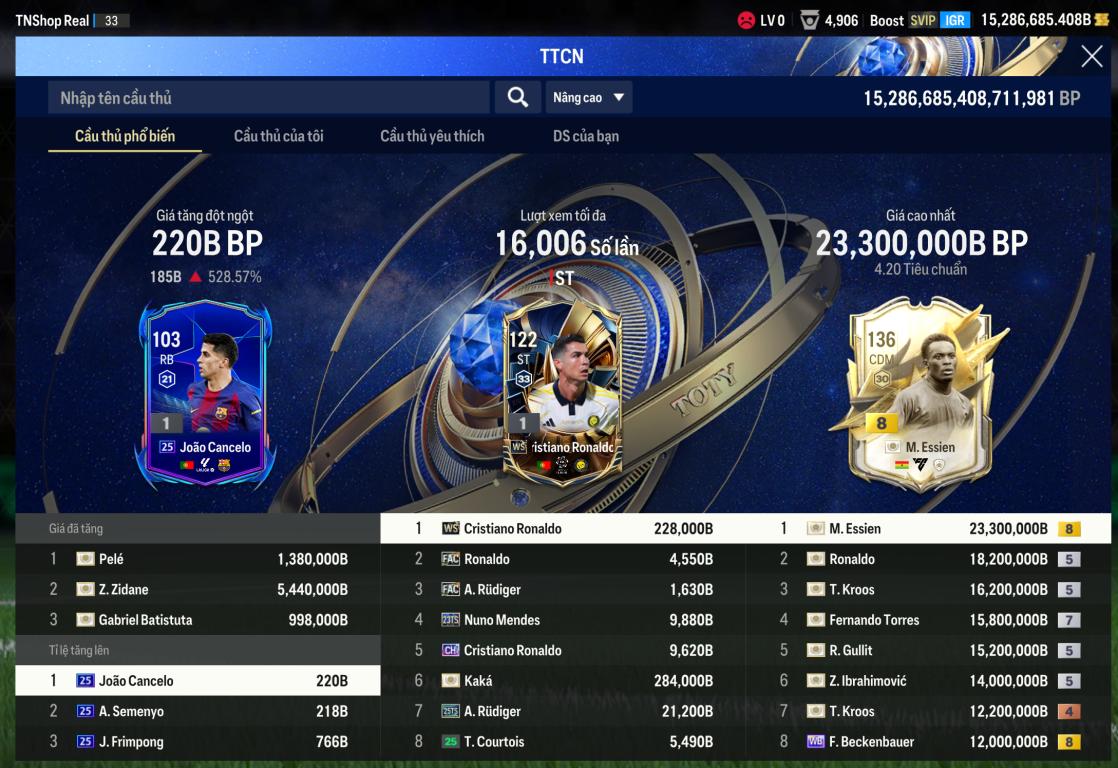This screenshot has width=1118, height=768.
Task: Pick the M. Essien 136 CDM card
Action: (x=919, y=392)
